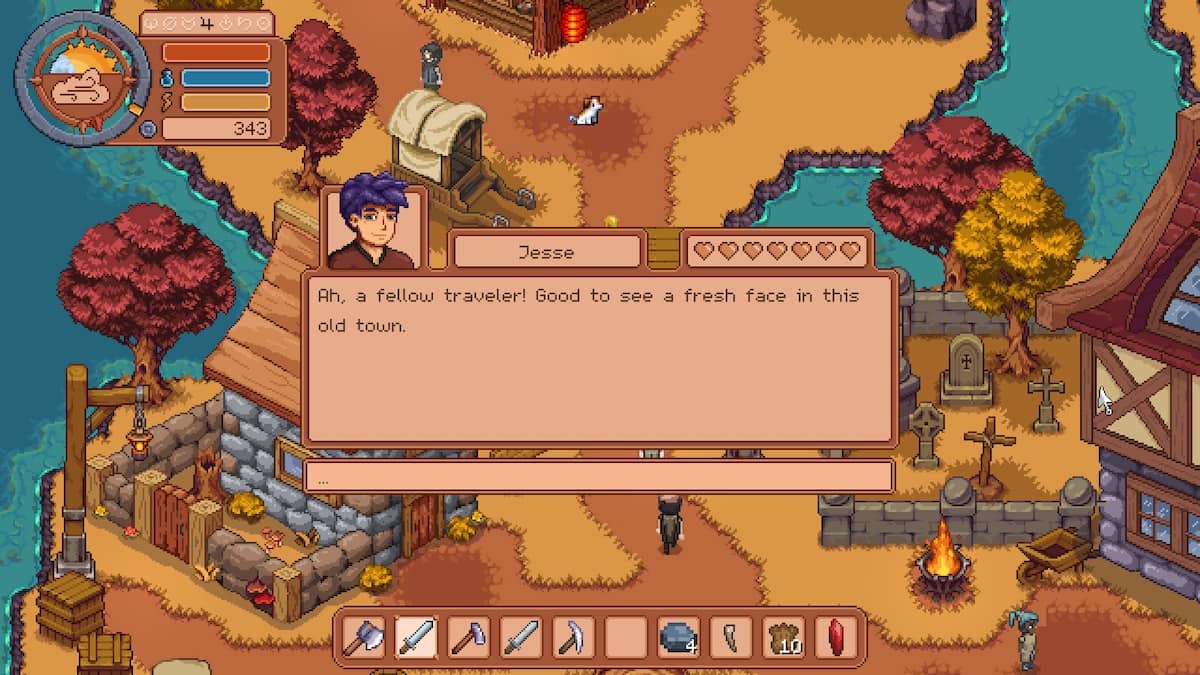This screenshot has height=675, width=1200.
Task: Select the hide stack of 10
Action: 783,637
